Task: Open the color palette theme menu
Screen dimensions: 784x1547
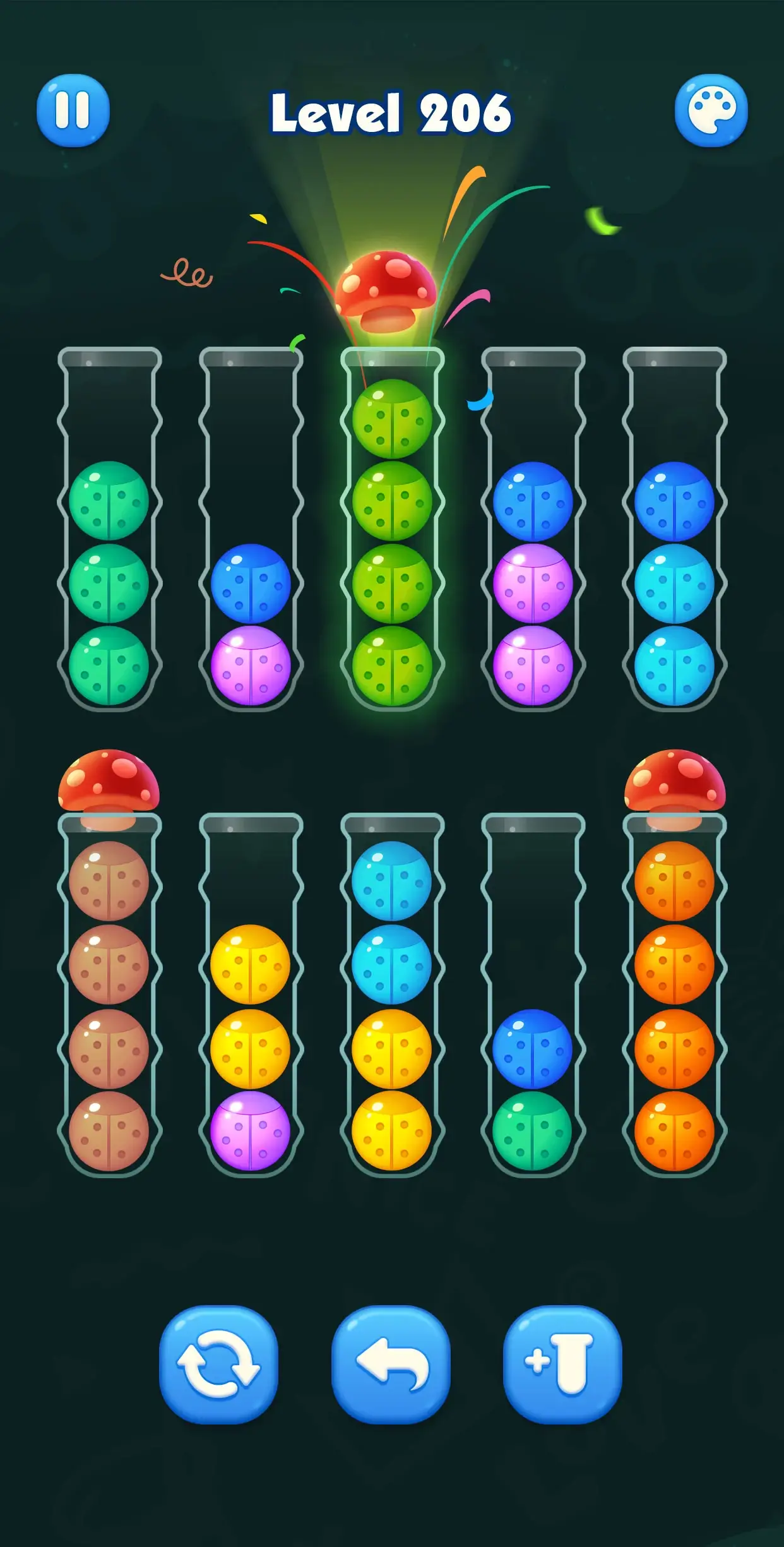Action: tap(711, 110)
